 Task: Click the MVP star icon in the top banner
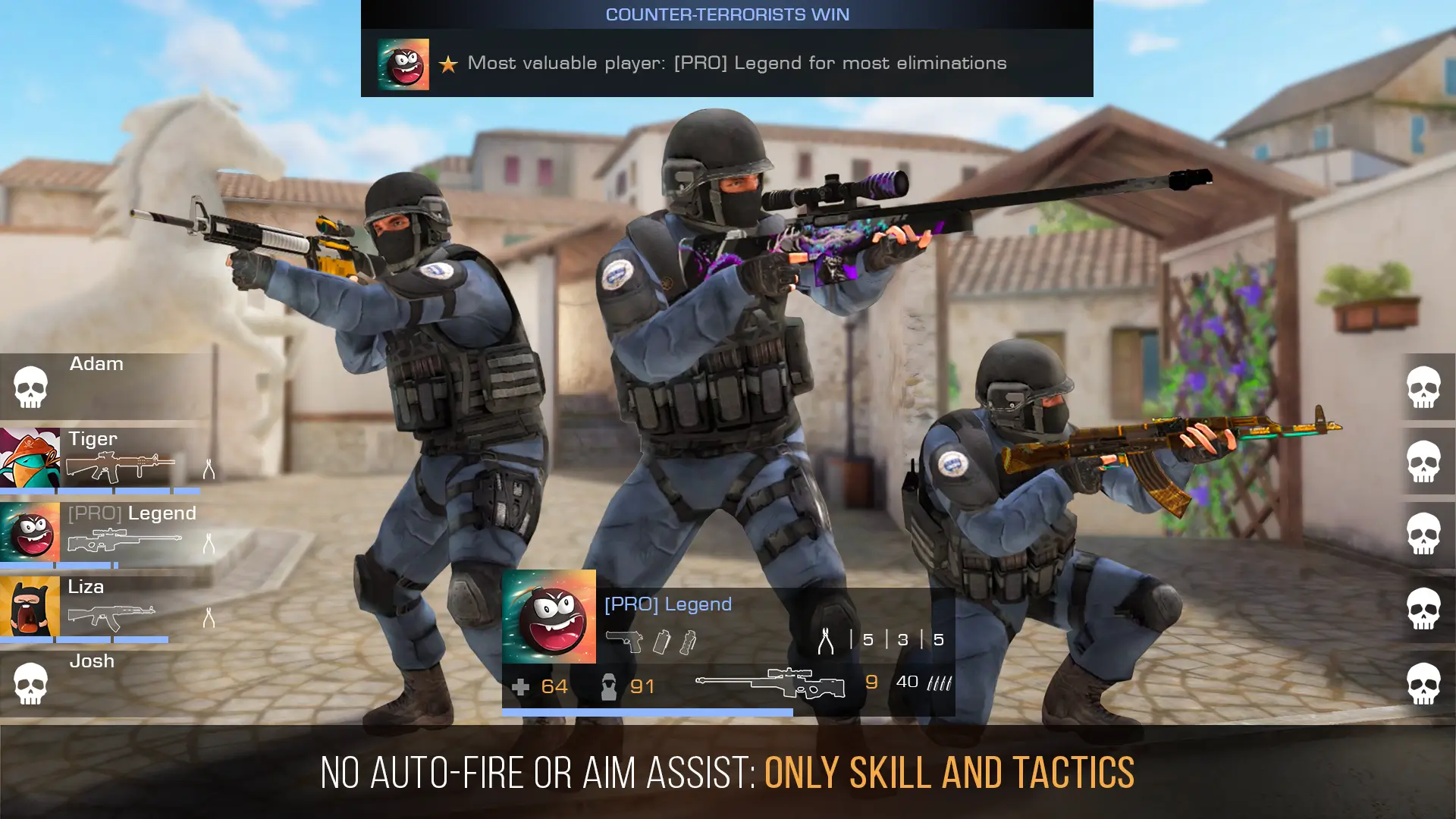click(447, 64)
